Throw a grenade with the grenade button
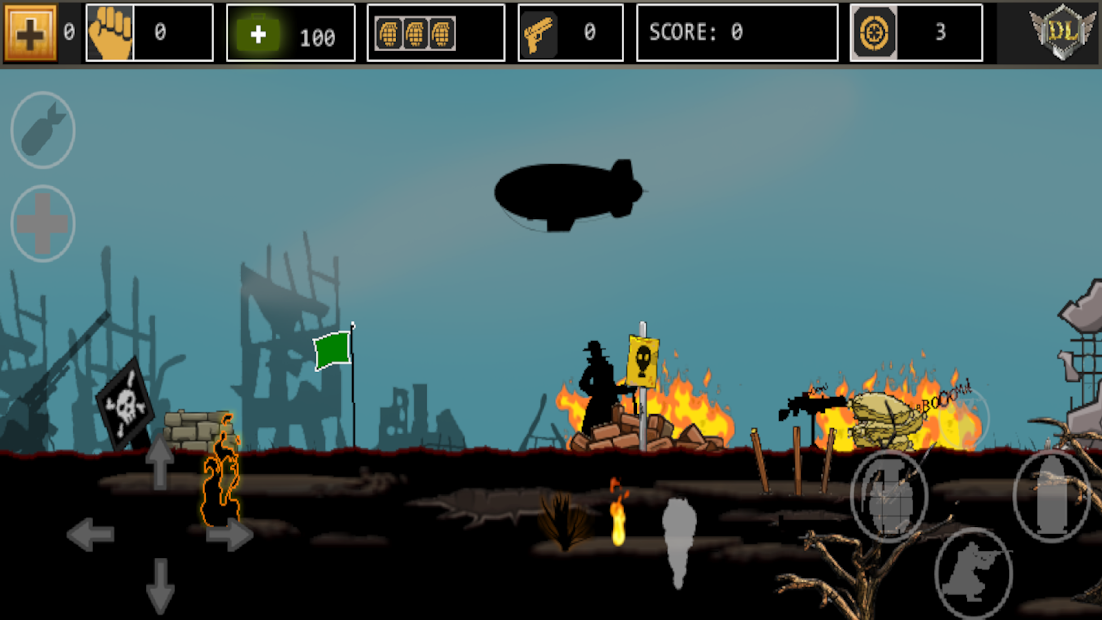Screen dimensions: 1102x620 [889, 496]
